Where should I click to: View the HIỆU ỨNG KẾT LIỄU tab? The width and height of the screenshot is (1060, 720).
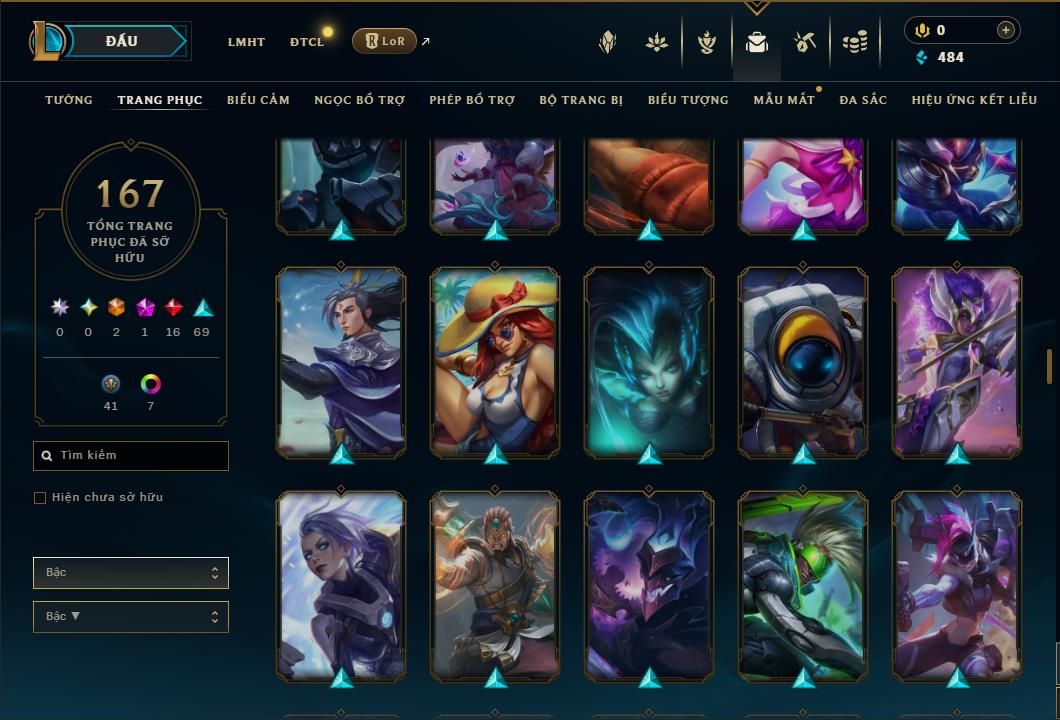[x=975, y=100]
